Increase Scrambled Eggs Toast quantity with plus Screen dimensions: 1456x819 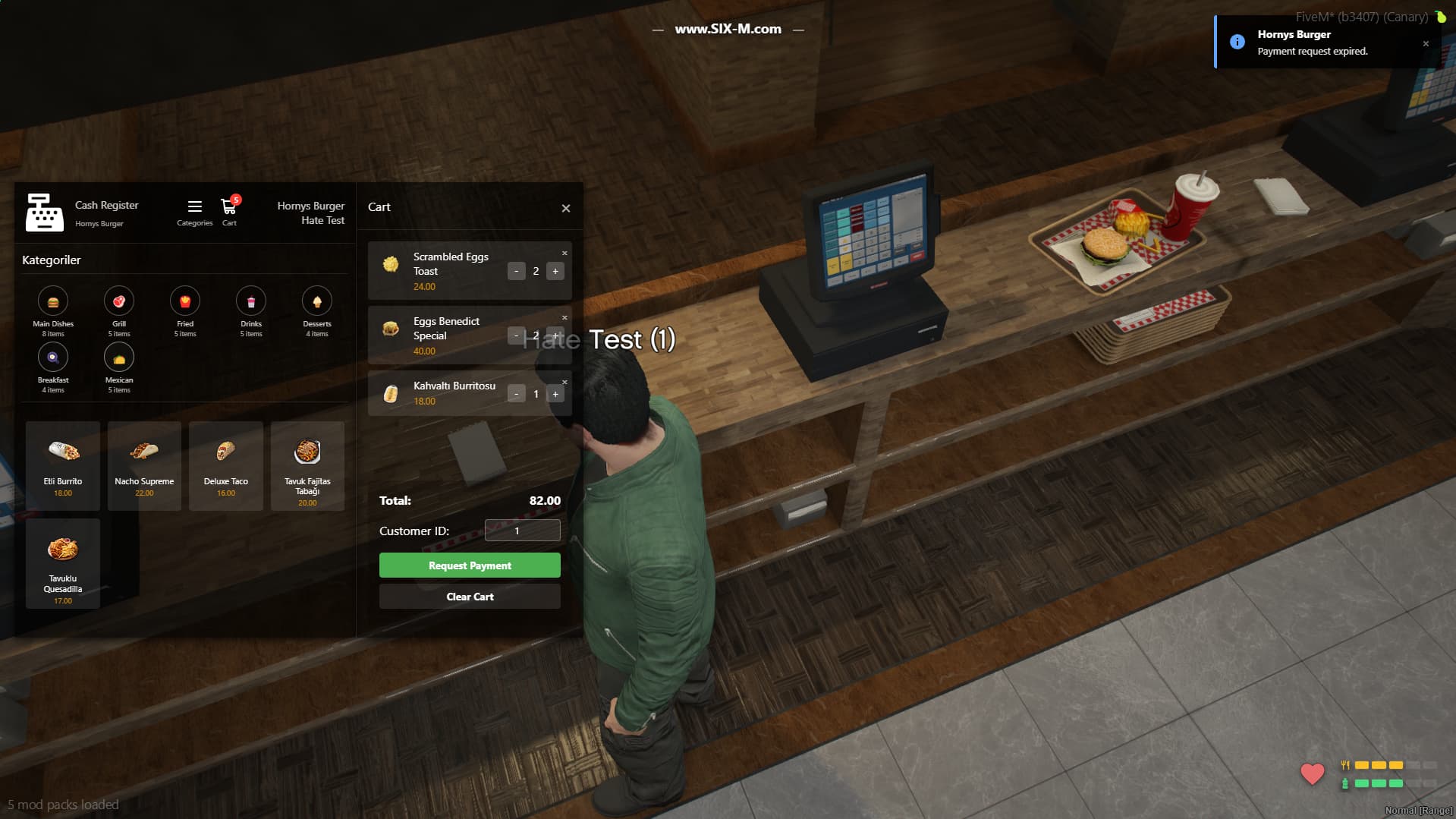[x=555, y=271]
